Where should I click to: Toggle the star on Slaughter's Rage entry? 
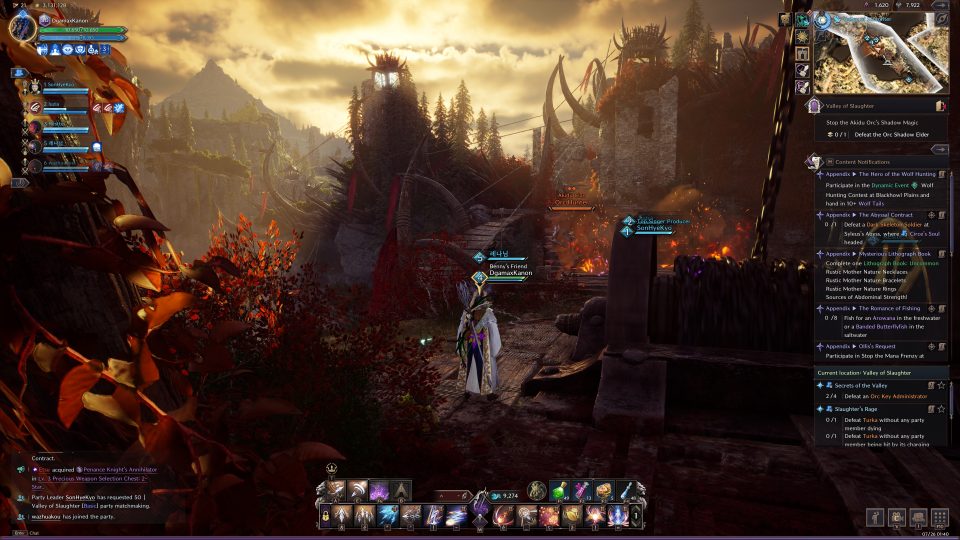(x=941, y=408)
